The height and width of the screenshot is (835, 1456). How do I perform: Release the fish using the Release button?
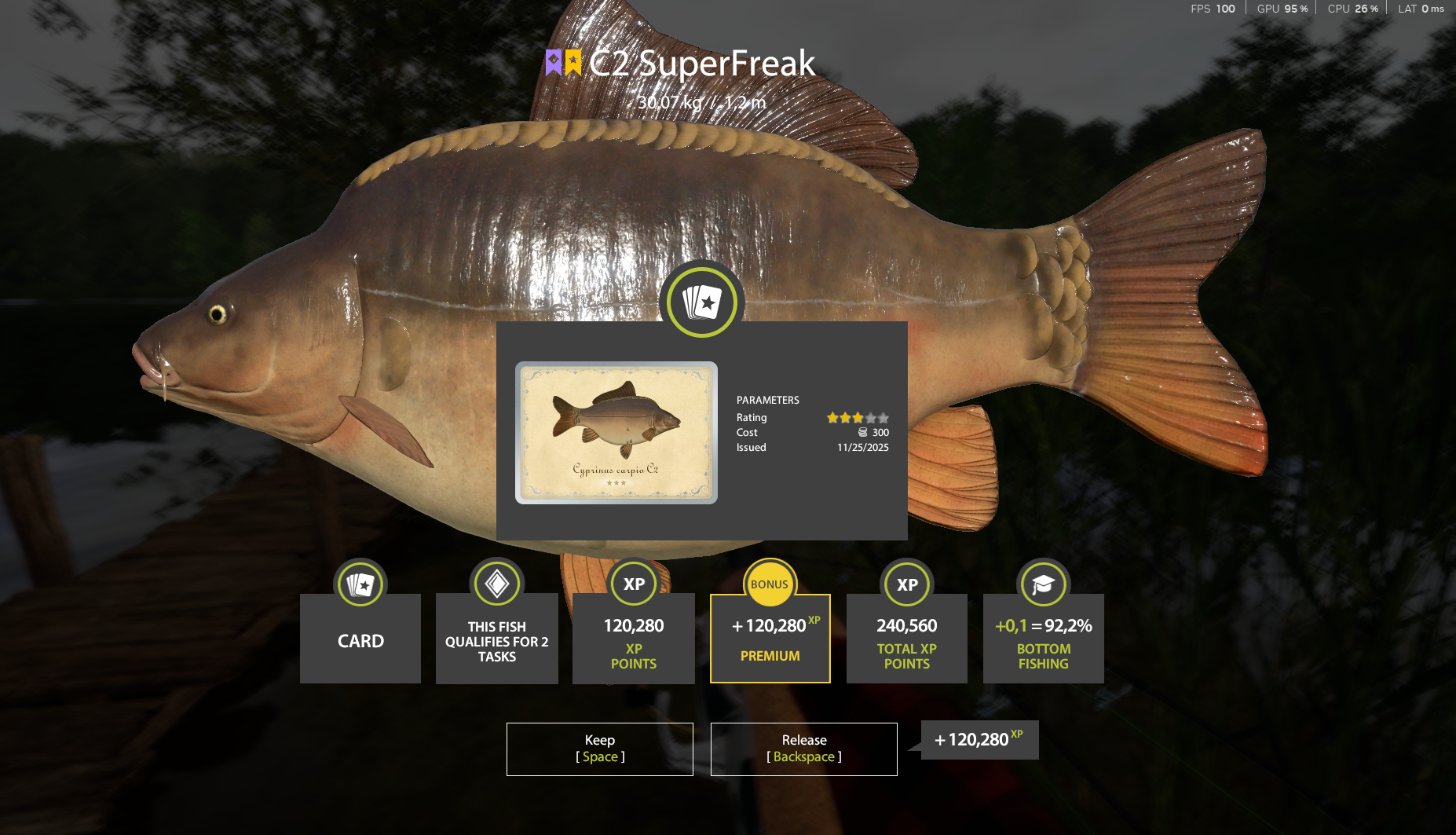click(x=803, y=749)
